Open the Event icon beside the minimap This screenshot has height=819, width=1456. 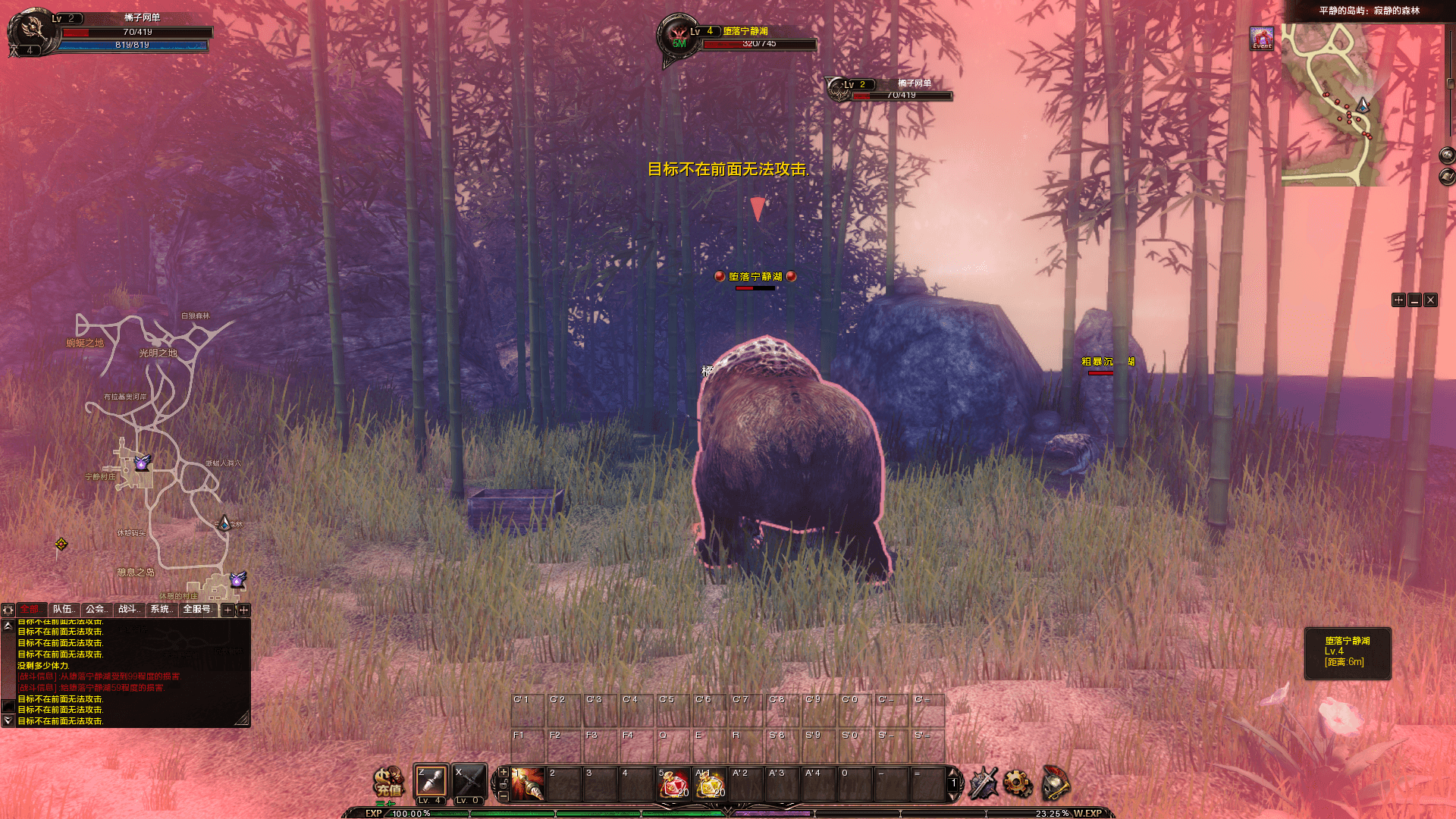tap(1262, 39)
